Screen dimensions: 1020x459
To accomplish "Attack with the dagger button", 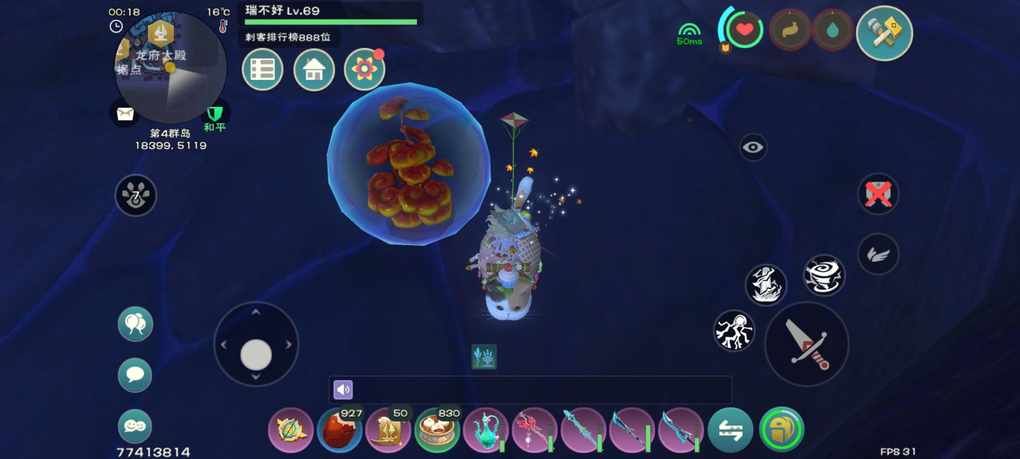I will (x=806, y=343).
